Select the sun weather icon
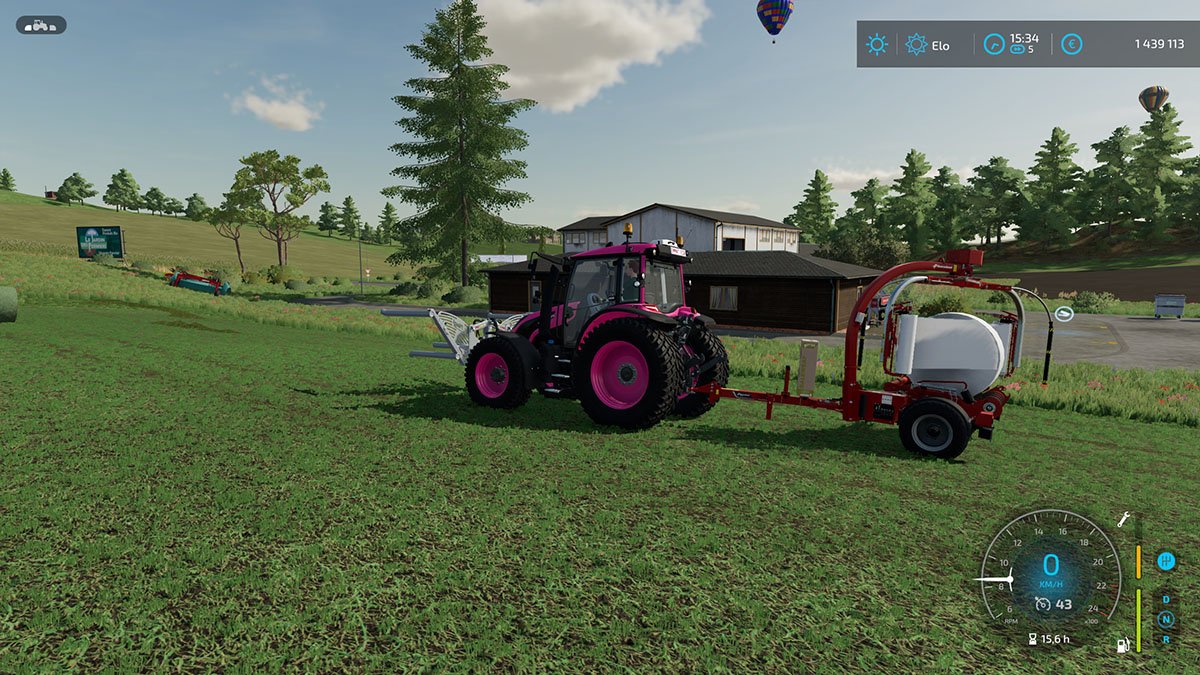The width and height of the screenshot is (1200, 675). point(877,44)
